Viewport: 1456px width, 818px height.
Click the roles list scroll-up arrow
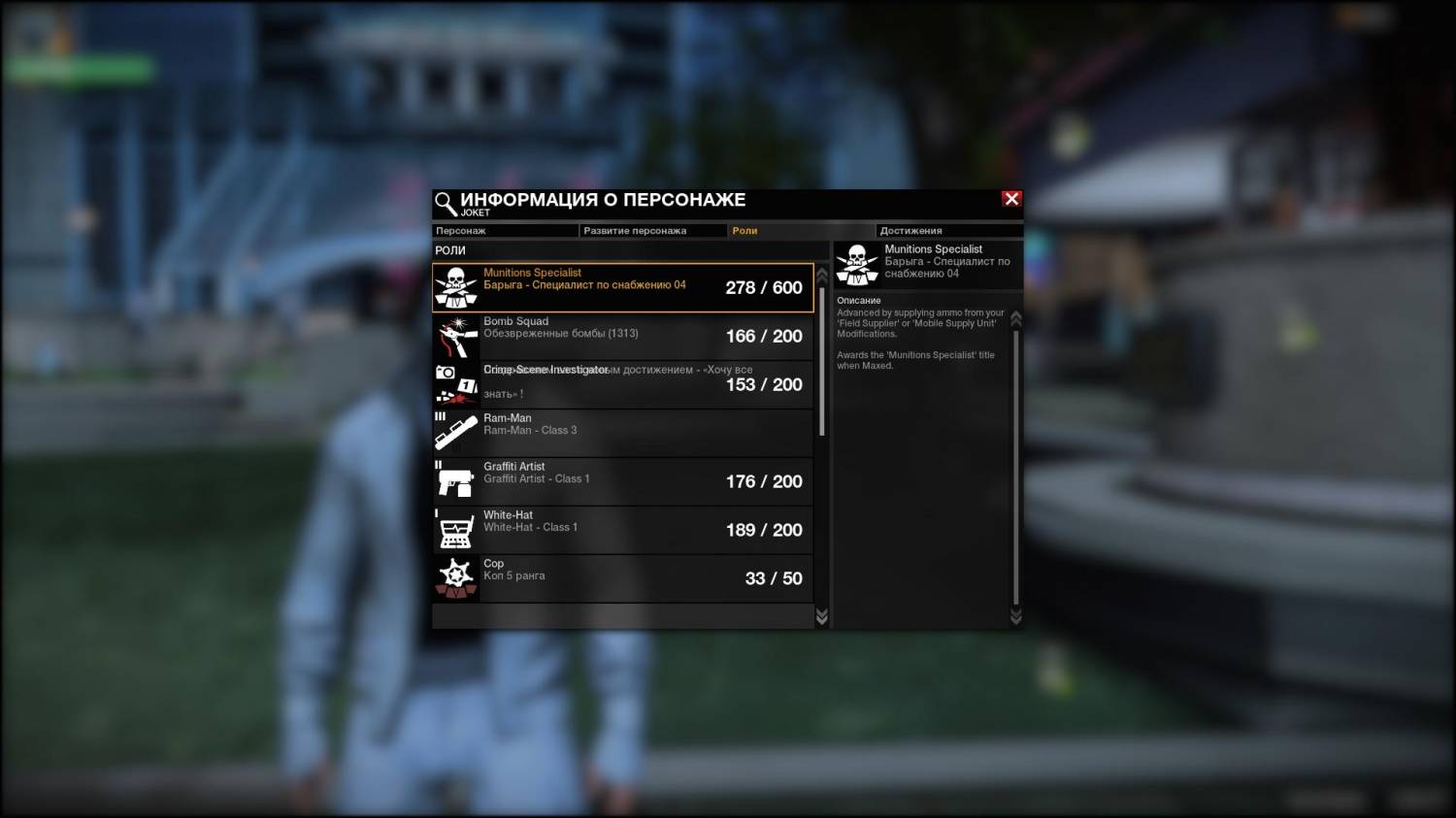coord(822,275)
